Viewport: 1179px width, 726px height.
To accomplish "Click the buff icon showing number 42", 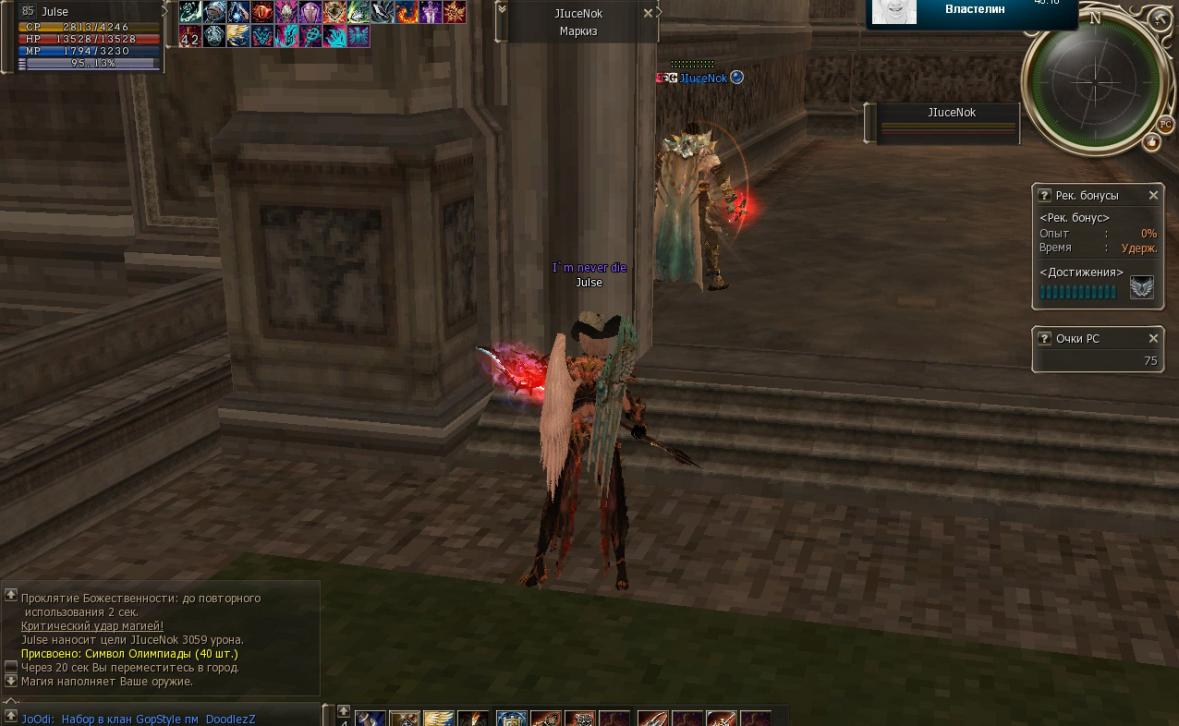I will [x=190, y=37].
